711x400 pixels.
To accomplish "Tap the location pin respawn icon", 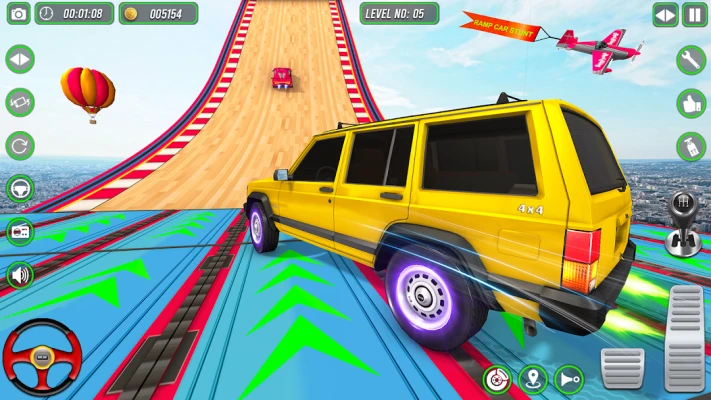I will point(533,380).
